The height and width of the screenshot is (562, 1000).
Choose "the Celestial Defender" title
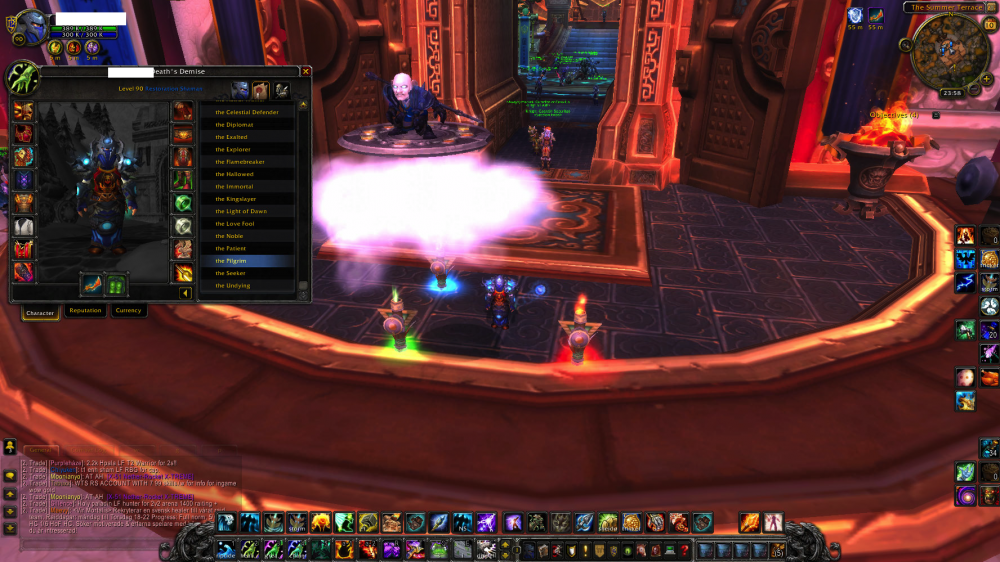(246, 112)
